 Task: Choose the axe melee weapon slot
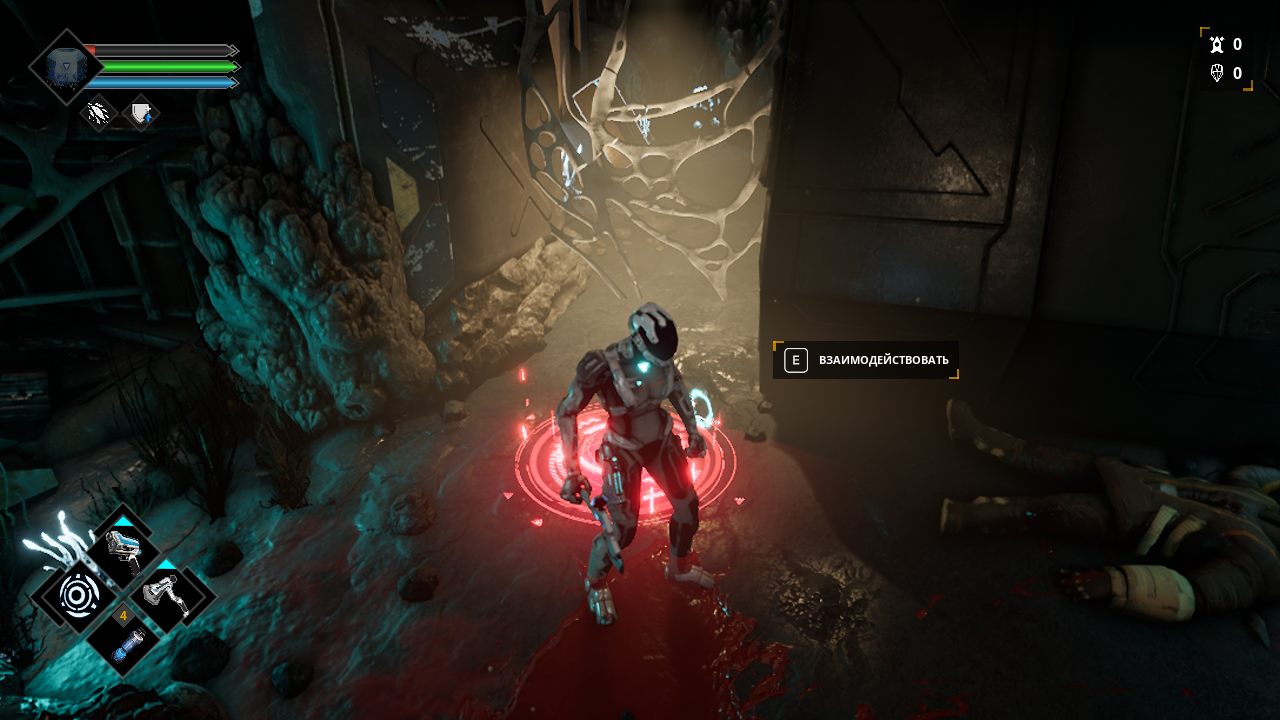coord(166,597)
